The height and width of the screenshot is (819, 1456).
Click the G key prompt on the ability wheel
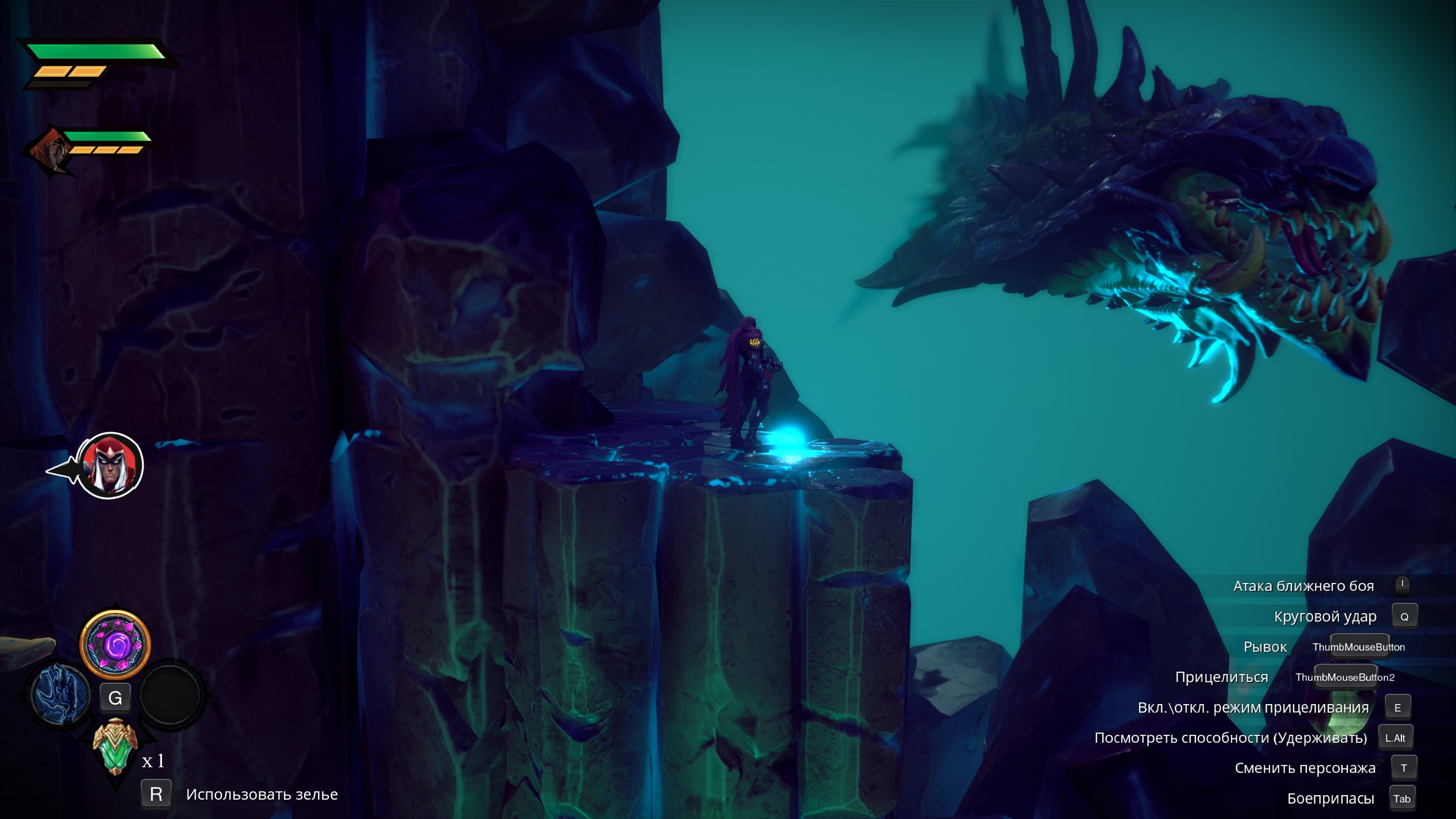click(117, 697)
